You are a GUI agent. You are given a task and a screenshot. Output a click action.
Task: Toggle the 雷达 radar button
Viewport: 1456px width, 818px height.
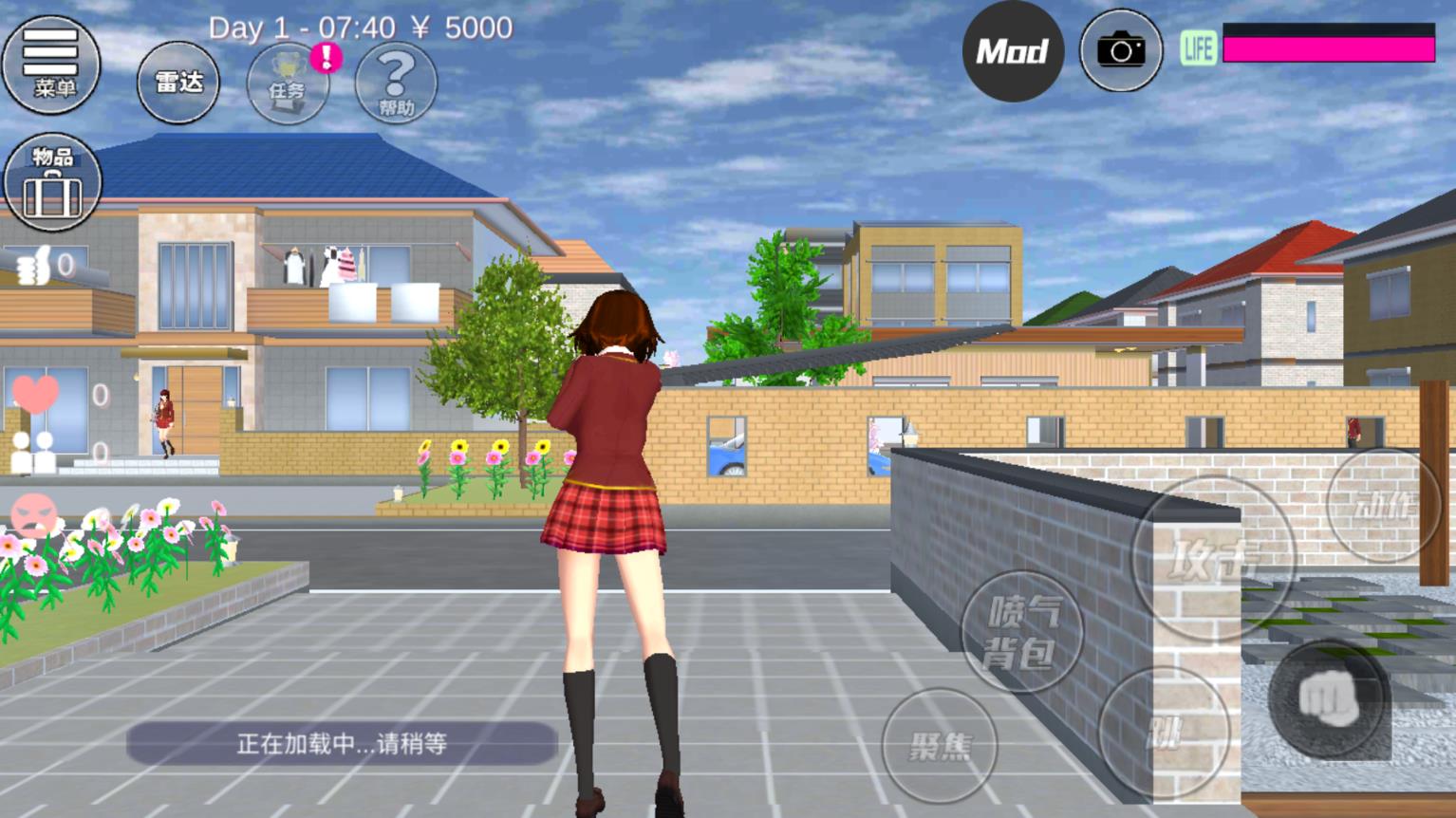pos(178,83)
